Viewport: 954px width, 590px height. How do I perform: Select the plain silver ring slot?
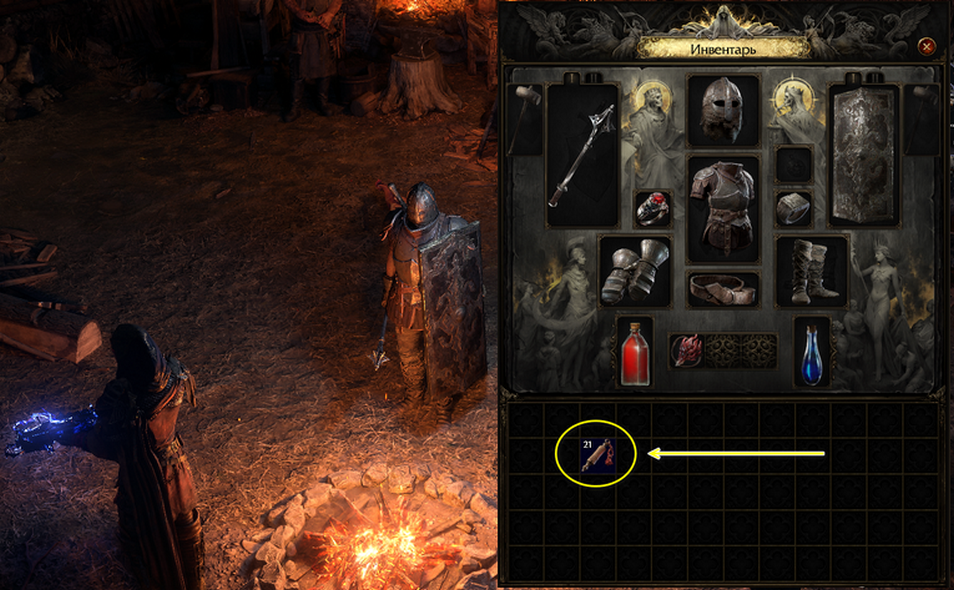[794, 208]
